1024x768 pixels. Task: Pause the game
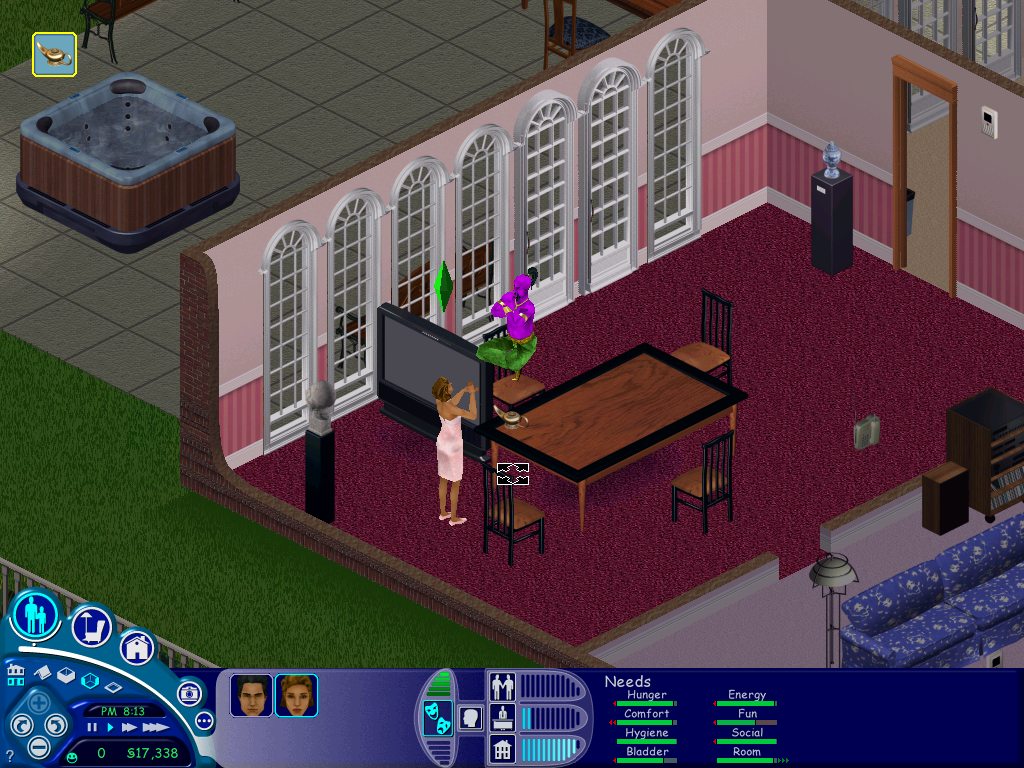coord(92,727)
